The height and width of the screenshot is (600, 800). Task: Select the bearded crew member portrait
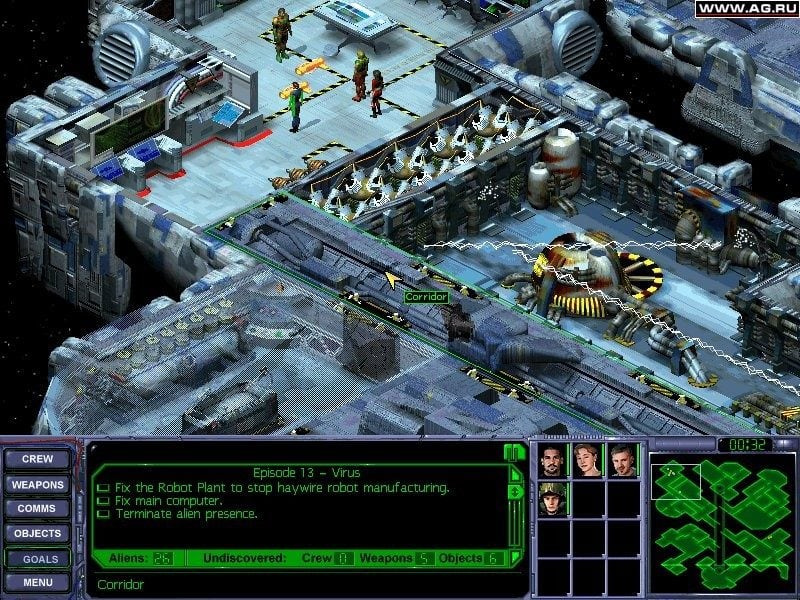click(x=553, y=461)
